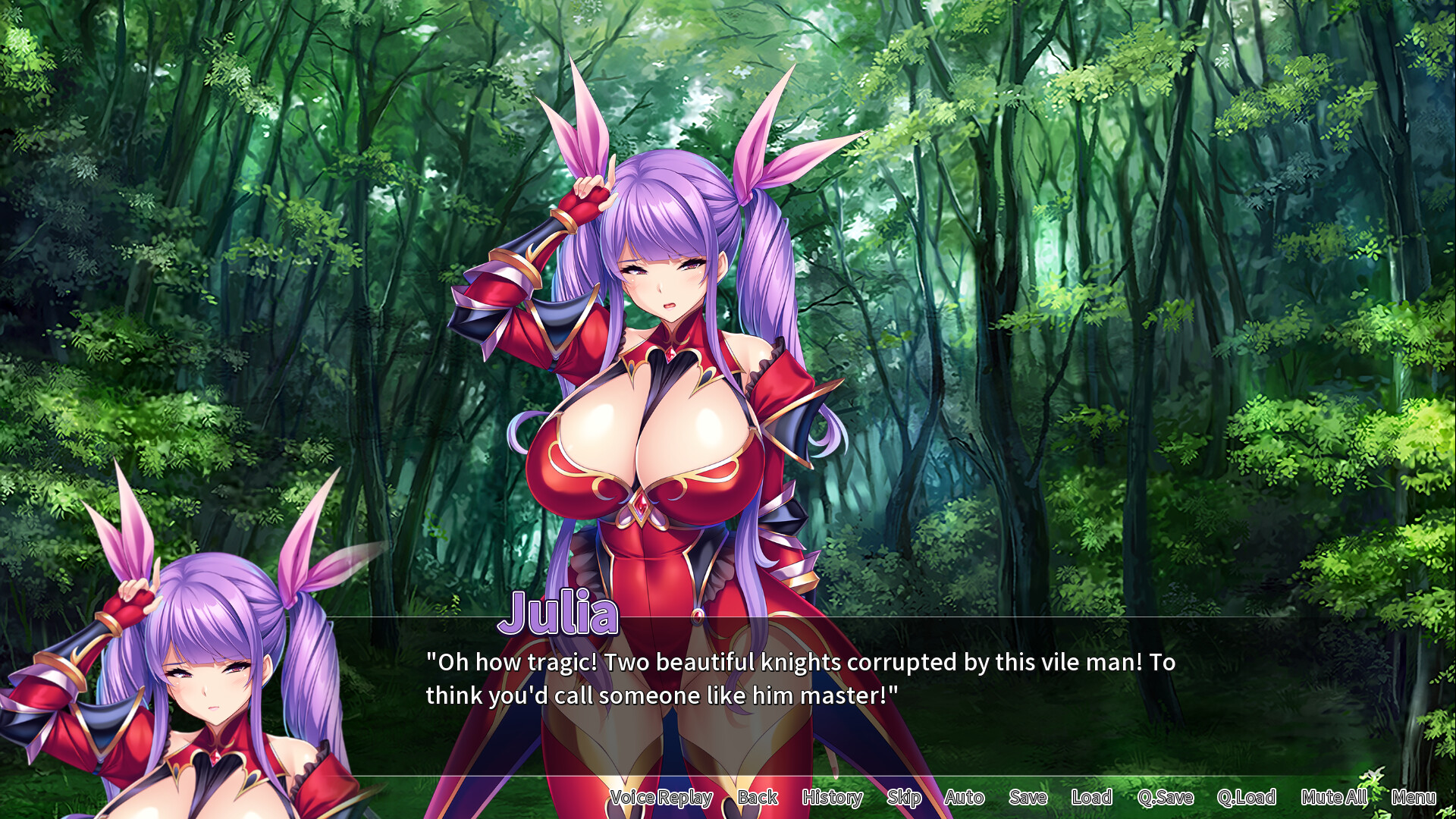Go Back to the previous line
This screenshot has height=819, width=1456.
[x=756, y=798]
